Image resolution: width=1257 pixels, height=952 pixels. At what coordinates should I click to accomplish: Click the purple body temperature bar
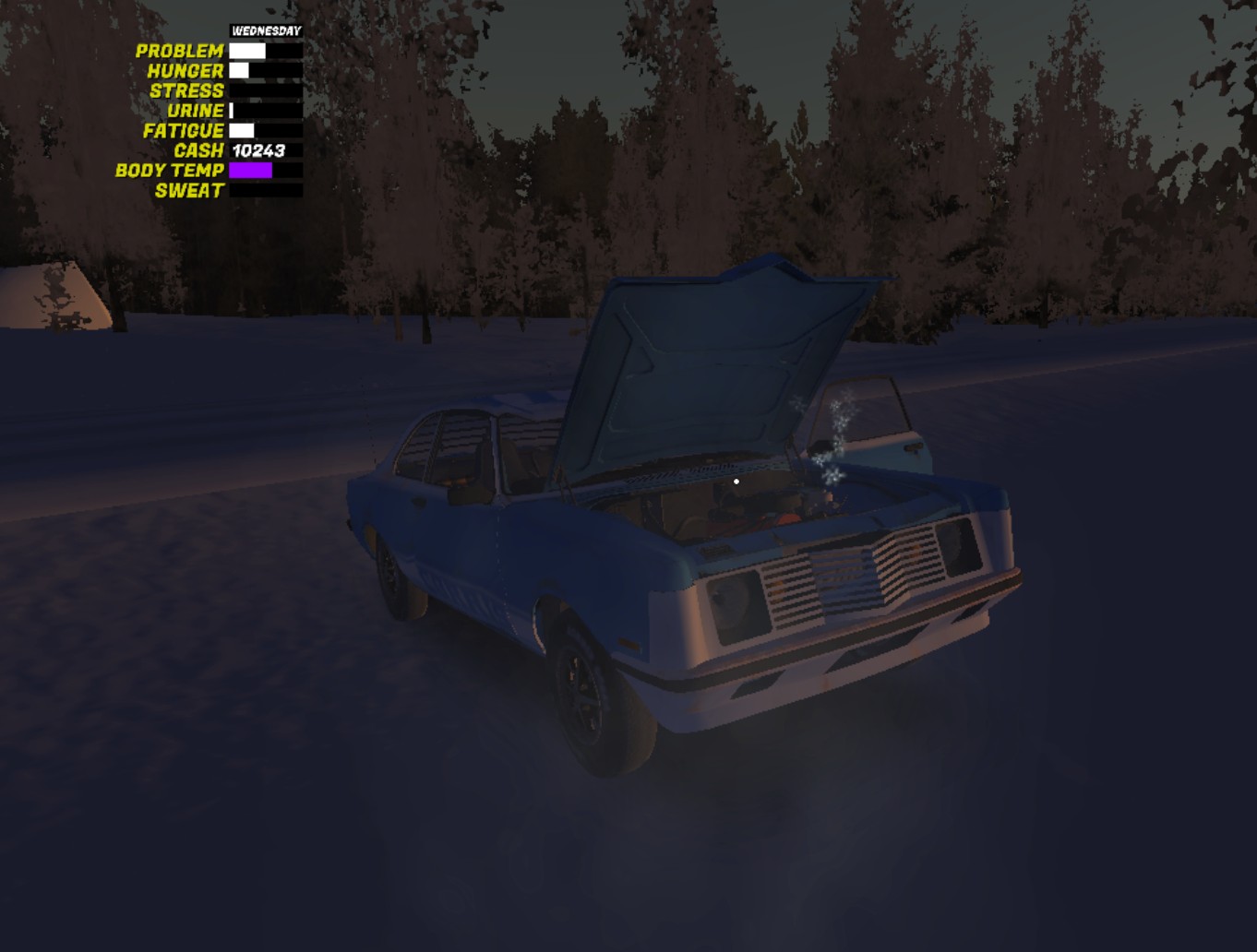(249, 170)
